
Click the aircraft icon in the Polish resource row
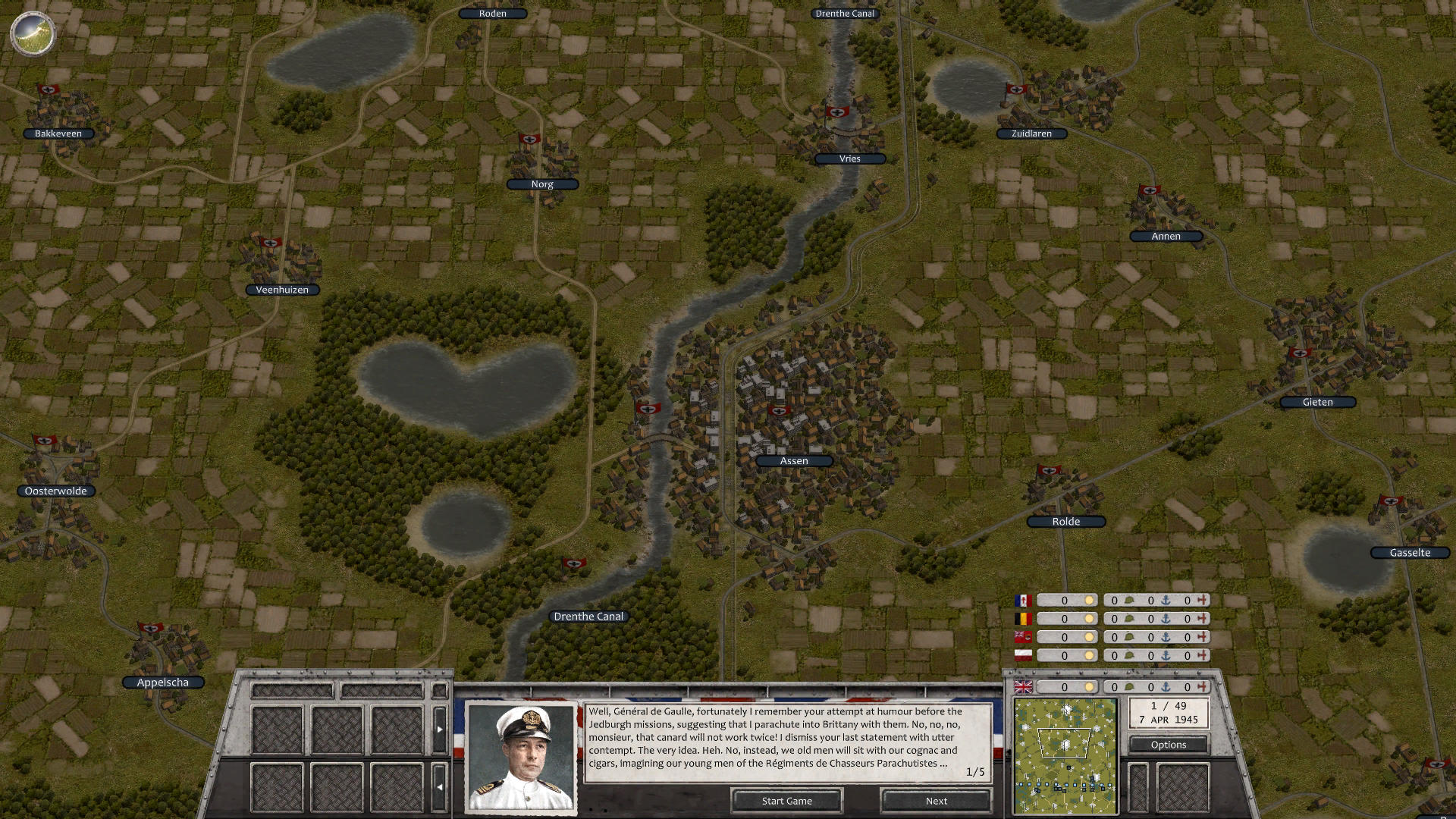pos(1202,655)
